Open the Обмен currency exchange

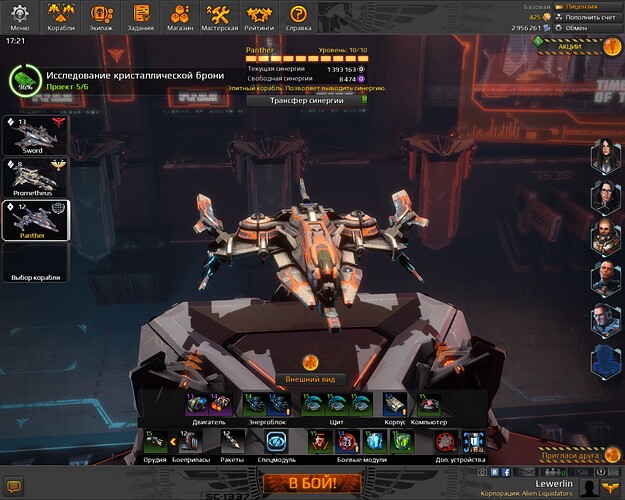point(586,27)
